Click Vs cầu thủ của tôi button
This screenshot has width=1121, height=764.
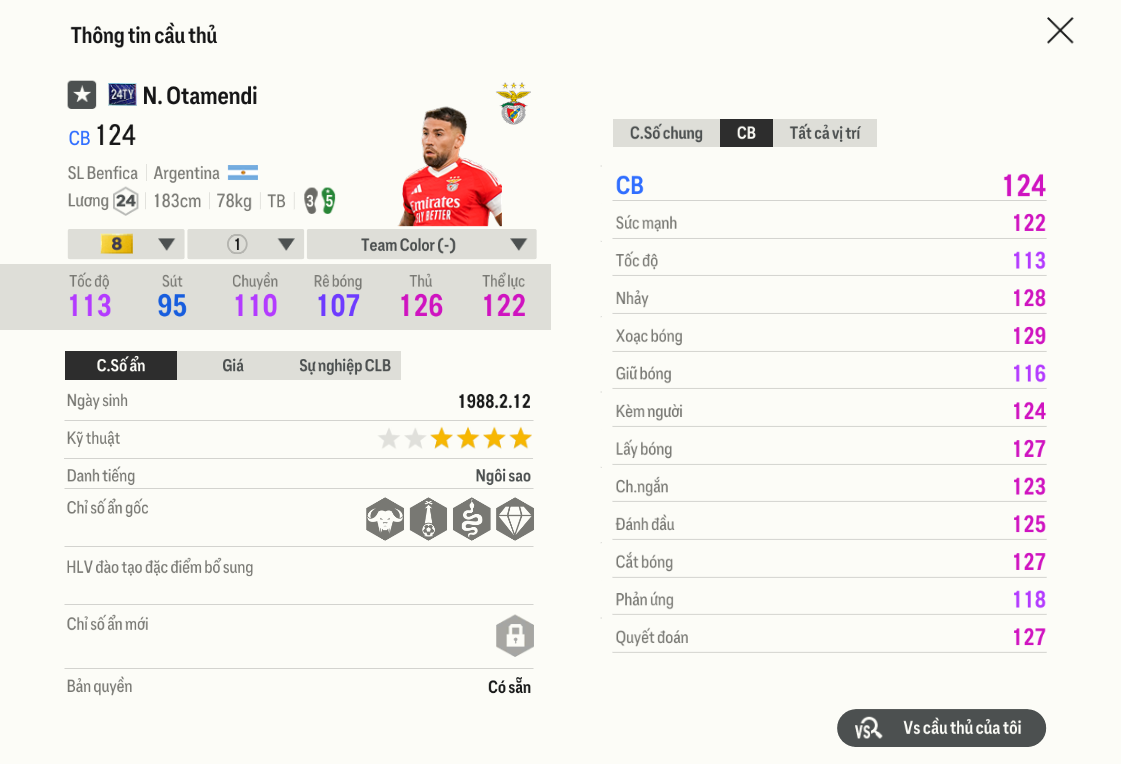click(941, 728)
